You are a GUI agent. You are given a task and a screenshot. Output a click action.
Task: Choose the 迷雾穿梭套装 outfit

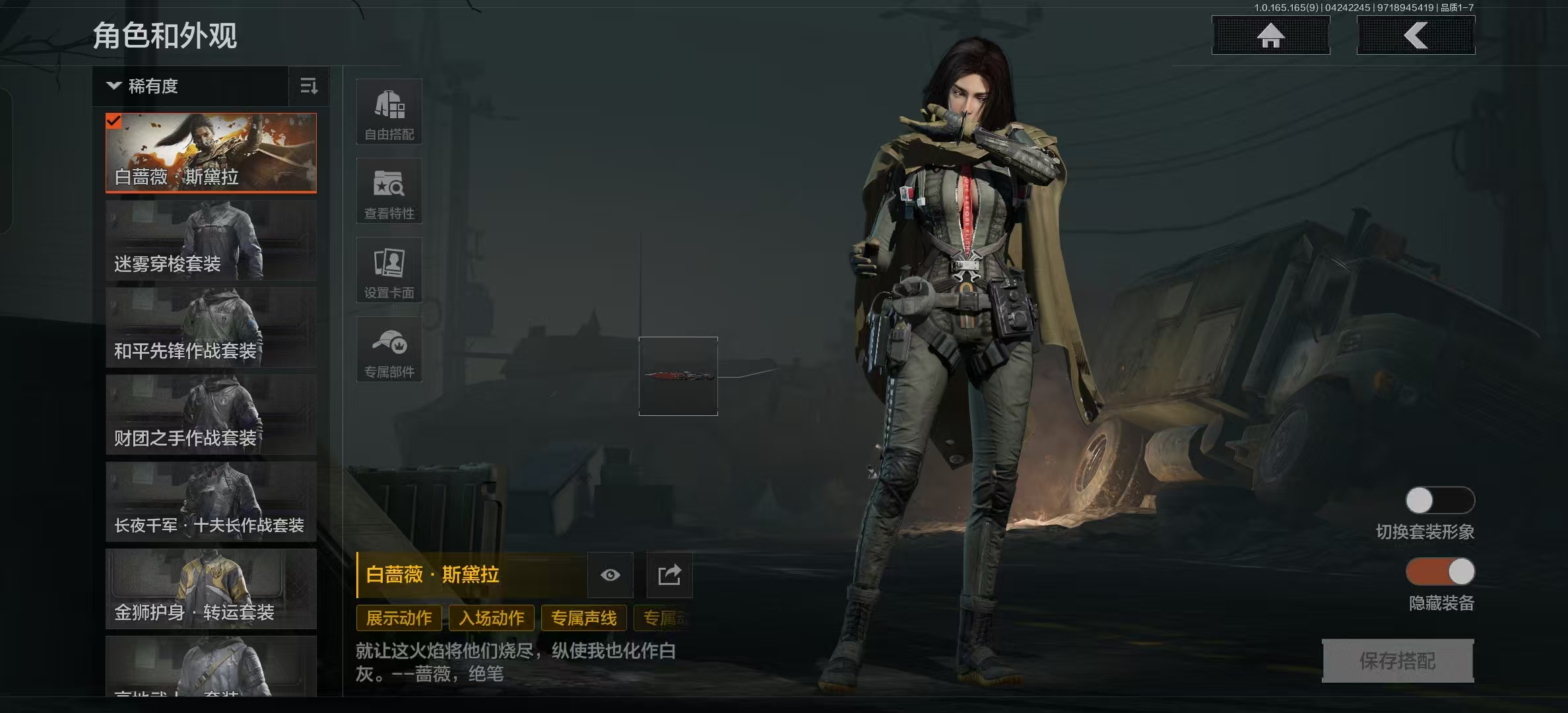click(211, 240)
